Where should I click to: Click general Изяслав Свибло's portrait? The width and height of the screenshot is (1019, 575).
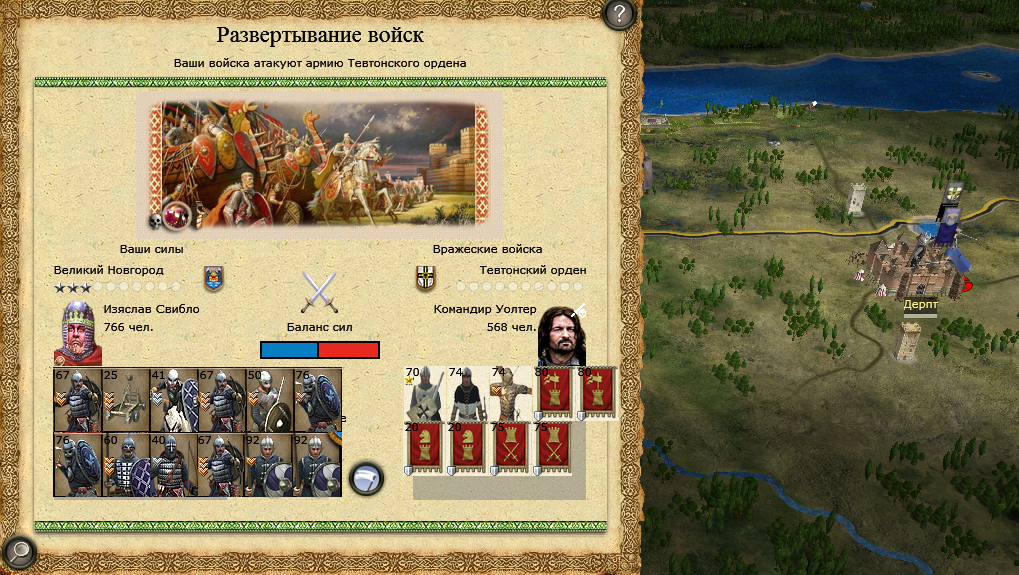tap(78, 333)
